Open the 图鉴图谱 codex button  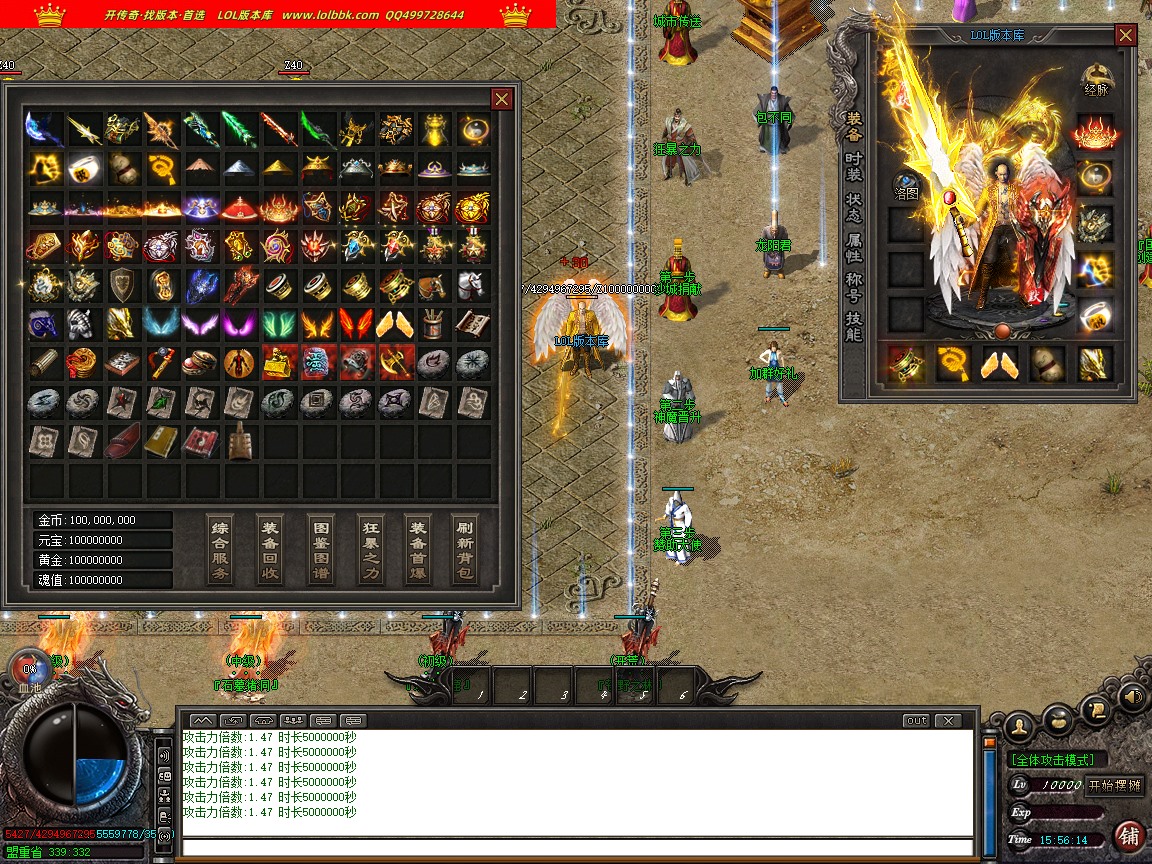coord(320,549)
